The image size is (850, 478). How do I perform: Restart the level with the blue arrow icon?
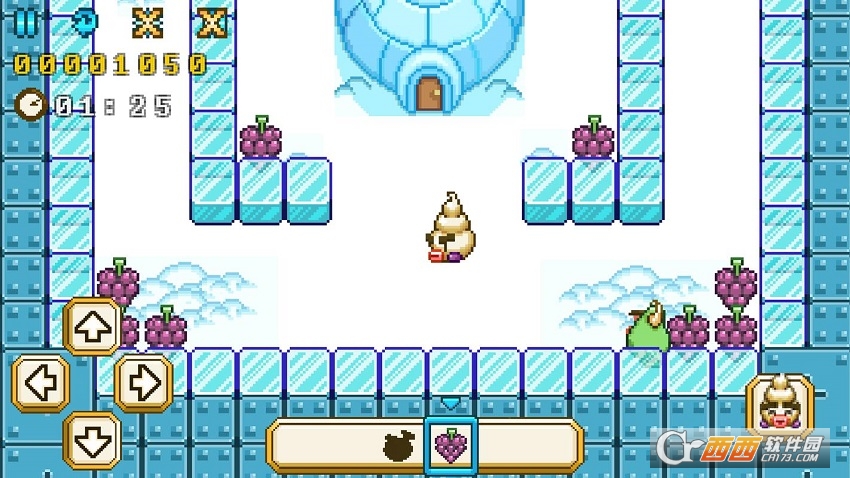[87, 21]
